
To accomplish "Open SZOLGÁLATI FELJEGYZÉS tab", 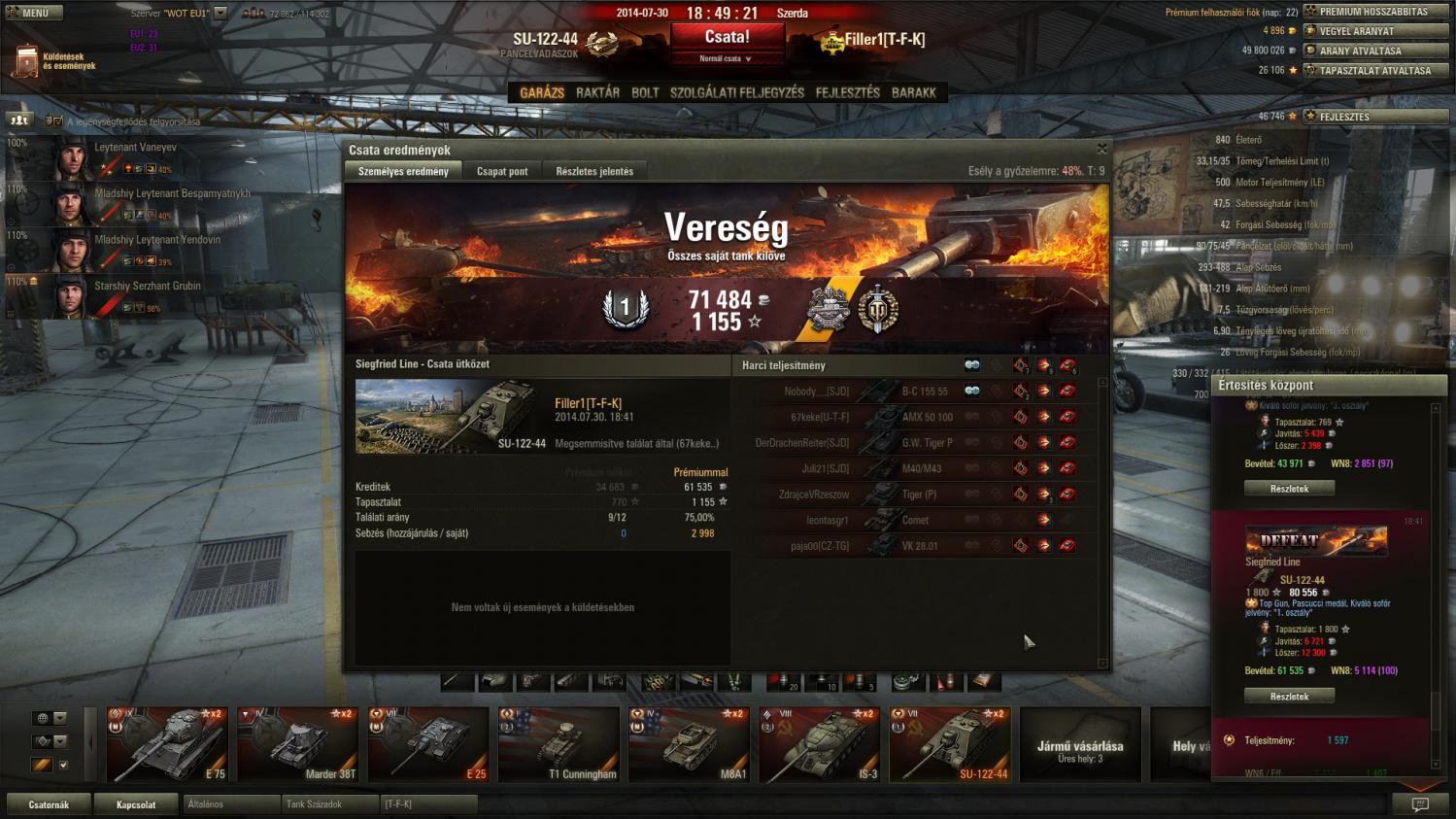I will [737, 93].
